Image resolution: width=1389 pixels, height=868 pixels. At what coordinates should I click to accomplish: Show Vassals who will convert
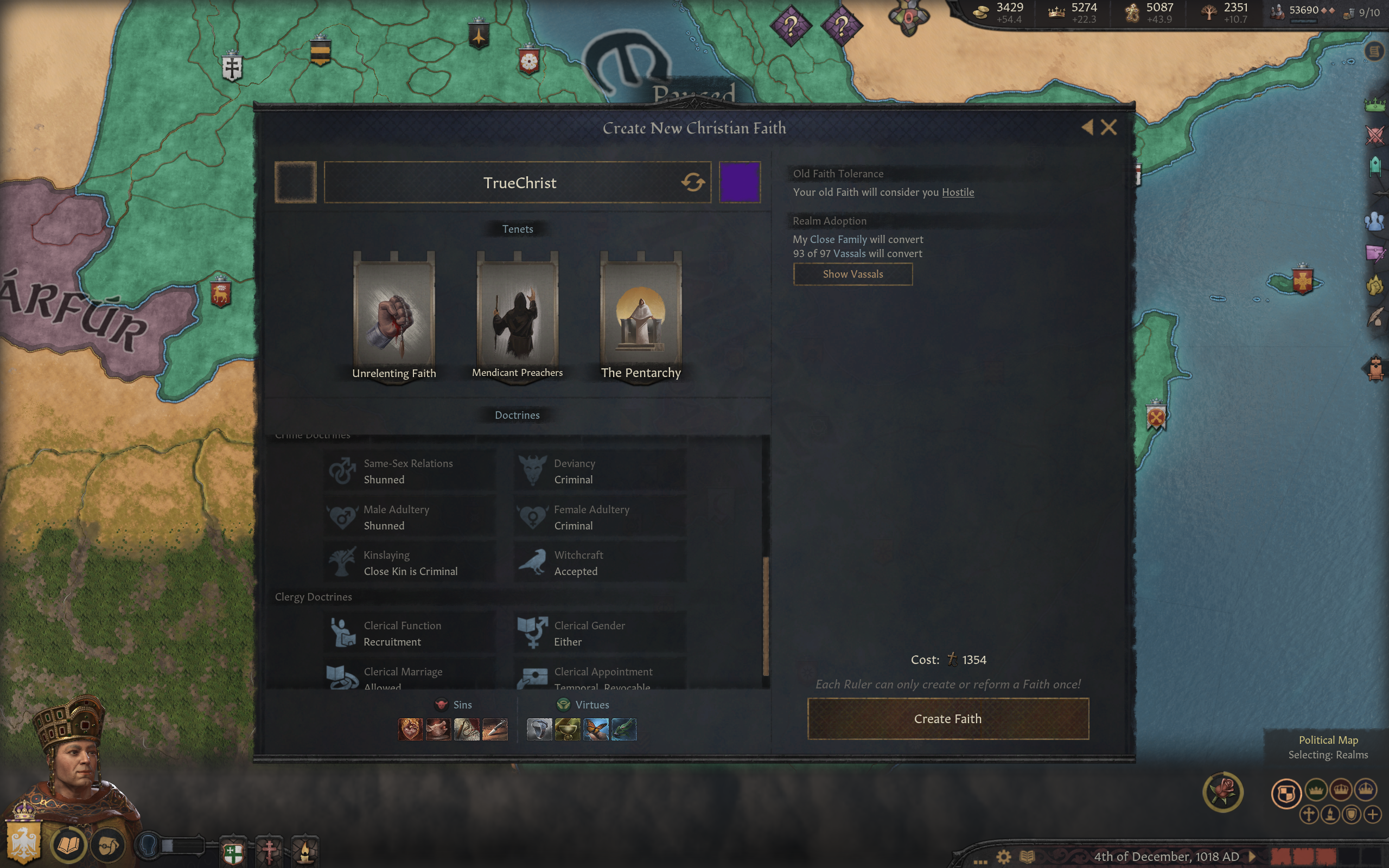[x=852, y=275]
